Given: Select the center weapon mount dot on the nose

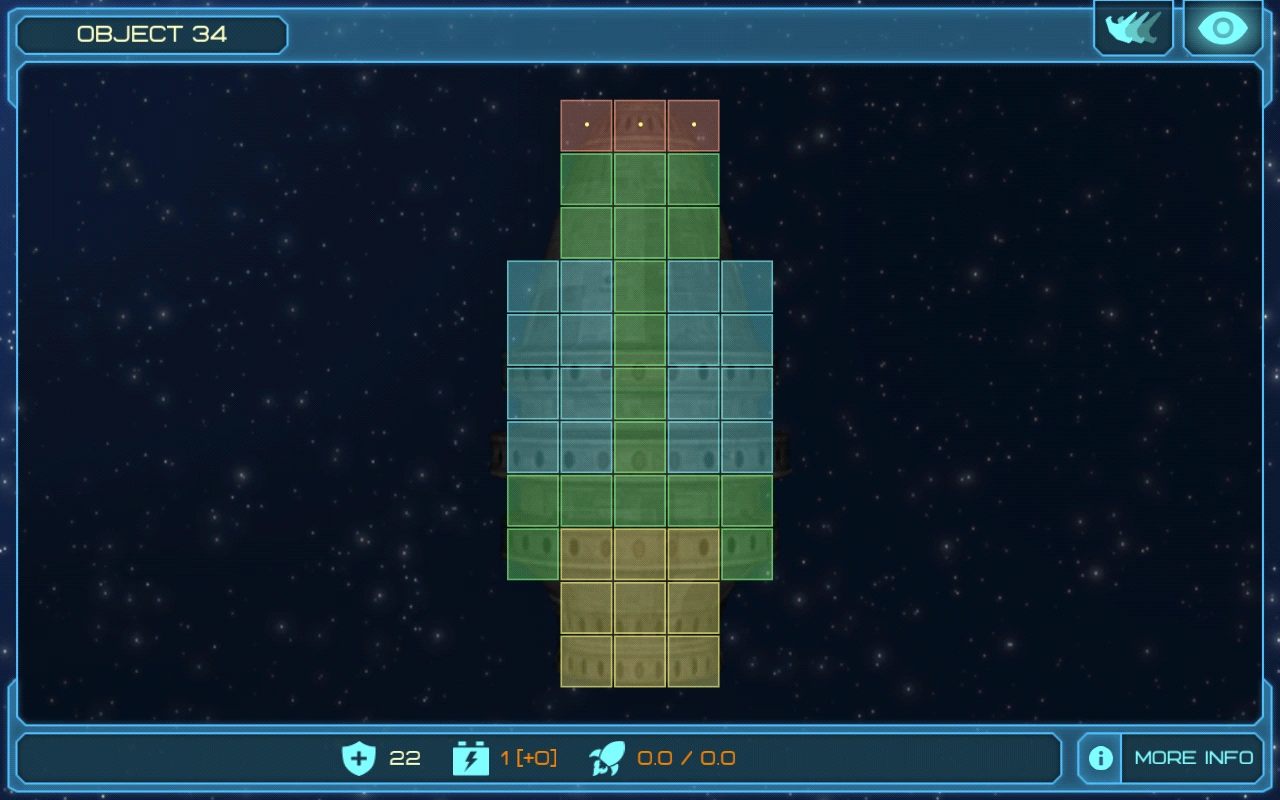Looking at the screenshot, I should [641, 123].
